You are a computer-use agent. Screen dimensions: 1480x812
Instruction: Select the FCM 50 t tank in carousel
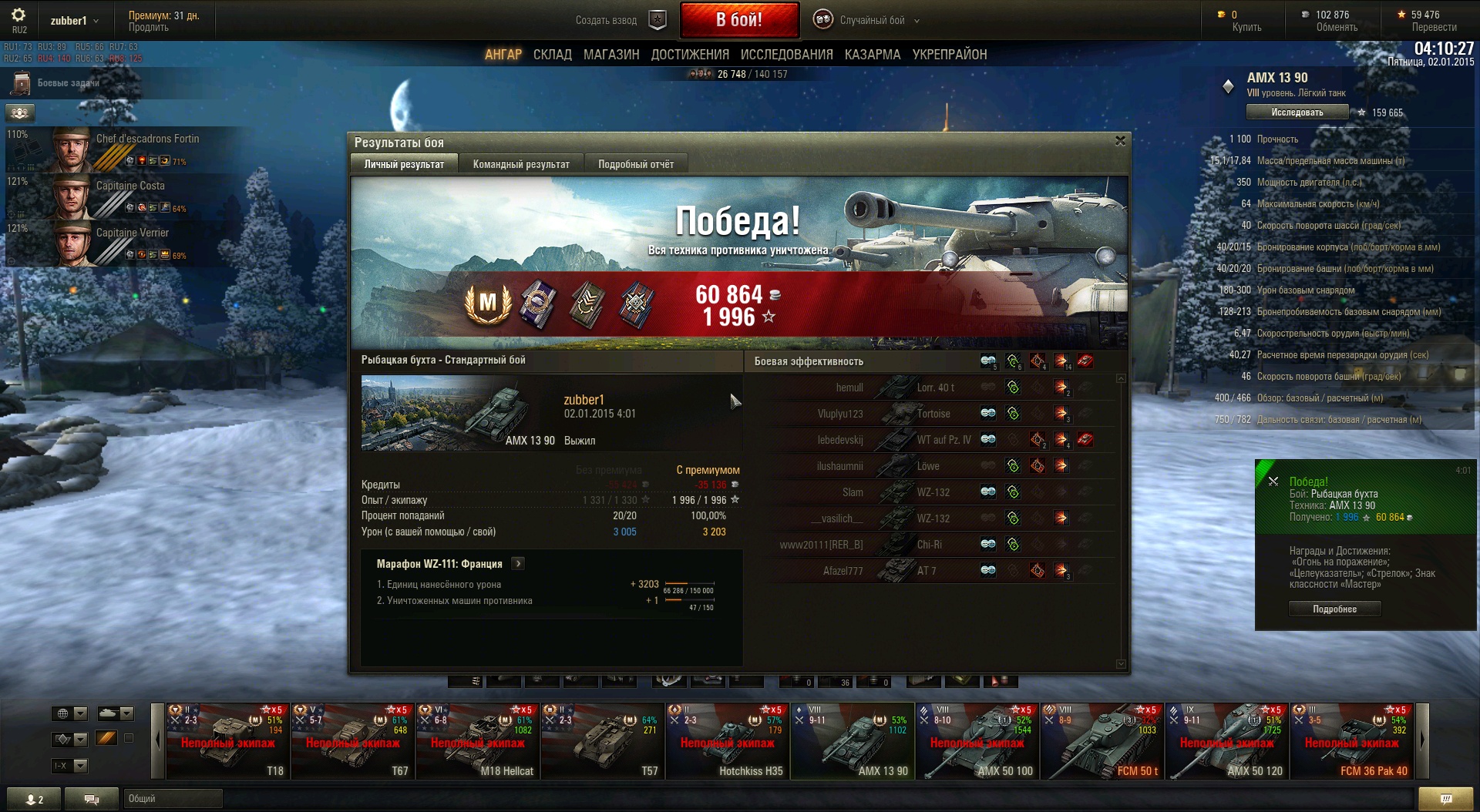[1102, 741]
